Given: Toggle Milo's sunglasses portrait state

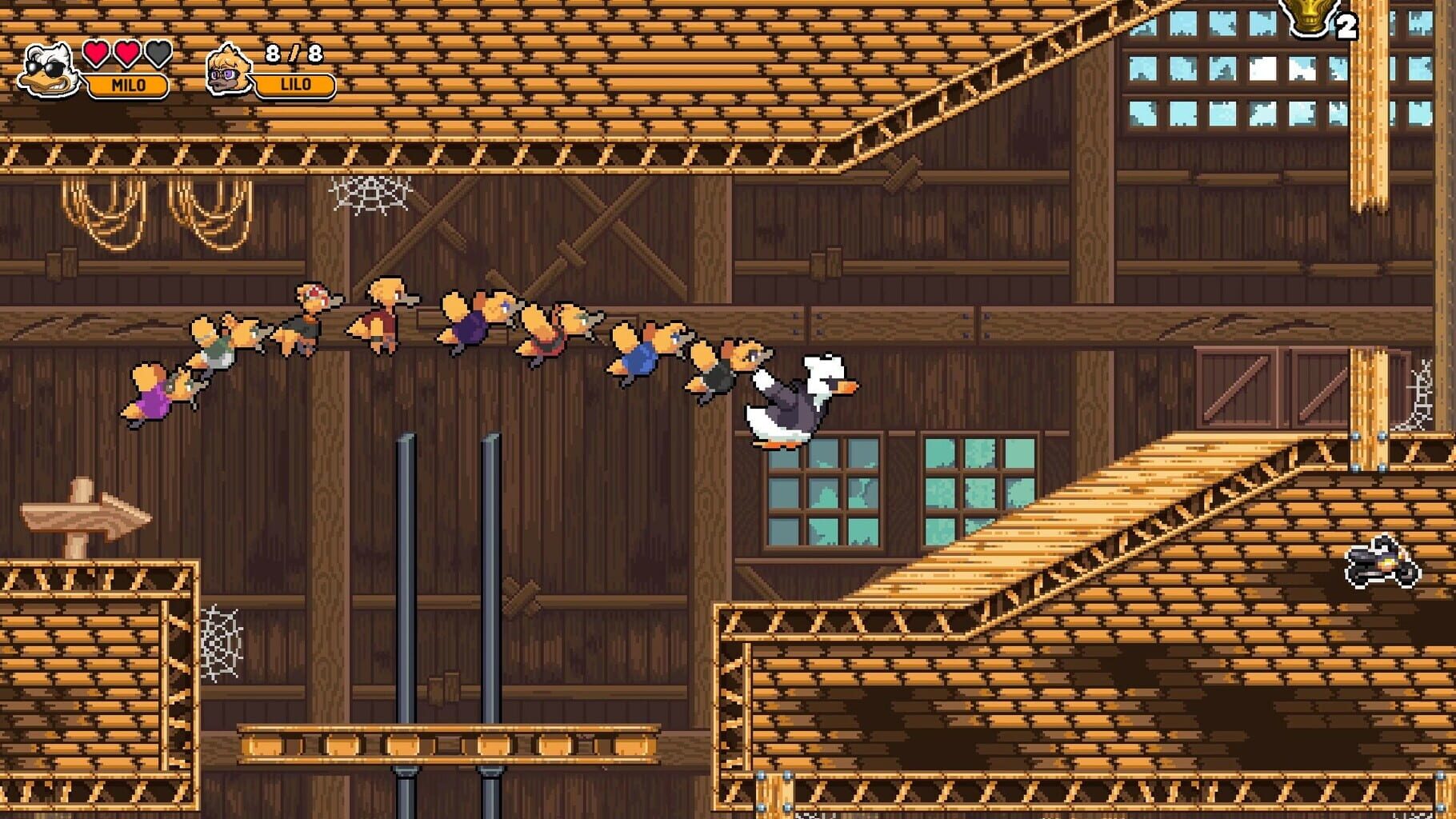Looking at the screenshot, I should pyautogui.click(x=44, y=68).
